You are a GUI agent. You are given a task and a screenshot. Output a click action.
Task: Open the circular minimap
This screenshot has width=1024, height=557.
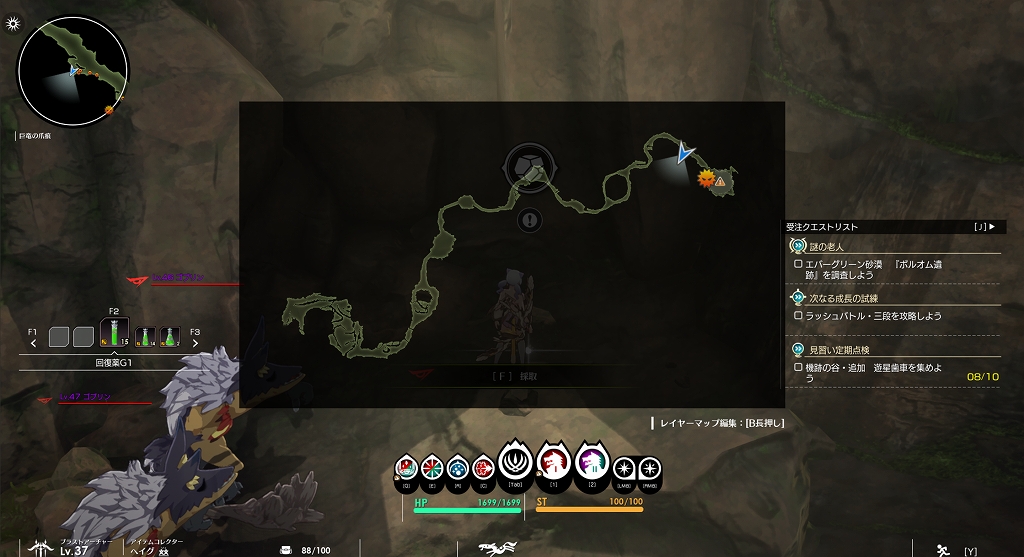73,70
